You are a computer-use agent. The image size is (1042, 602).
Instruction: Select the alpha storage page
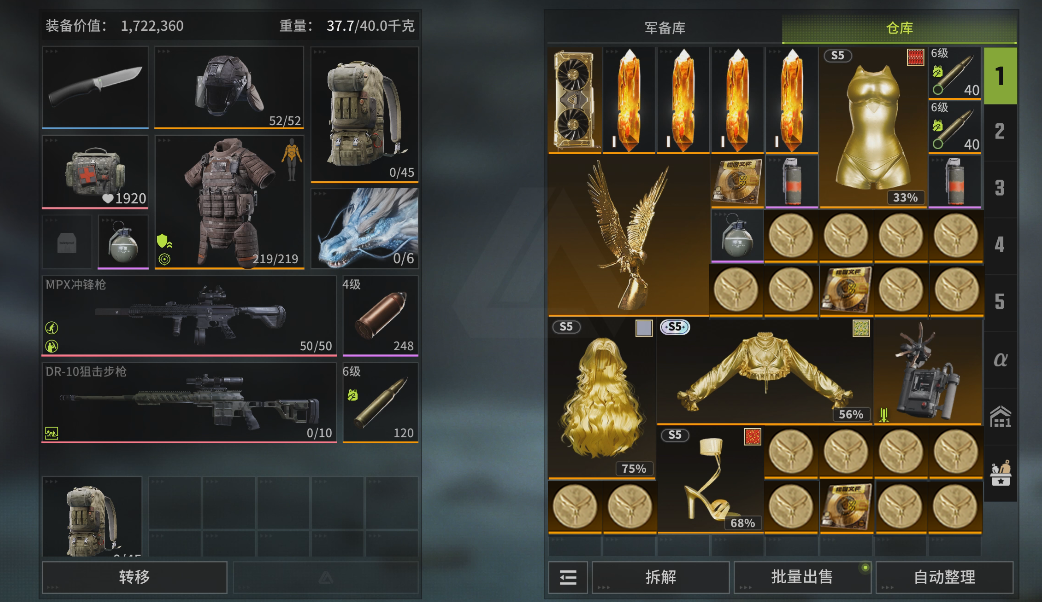point(999,359)
